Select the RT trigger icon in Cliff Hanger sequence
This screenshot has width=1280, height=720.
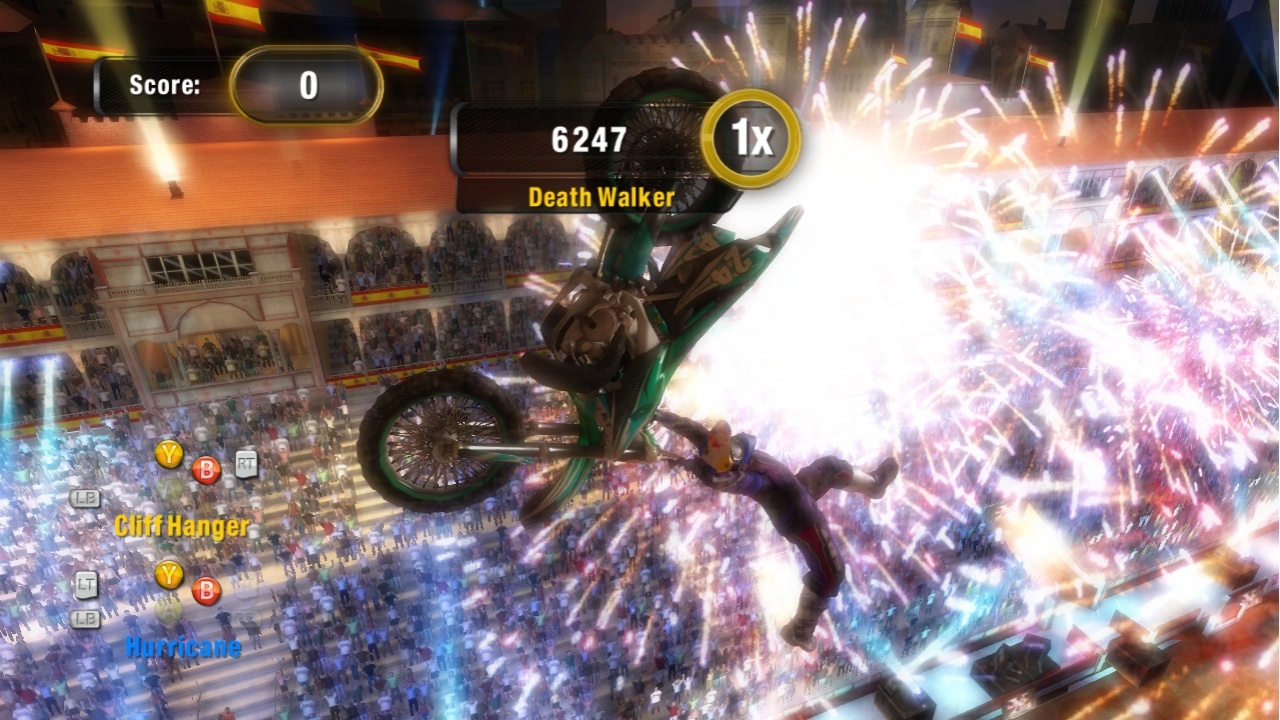coord(245,463)
